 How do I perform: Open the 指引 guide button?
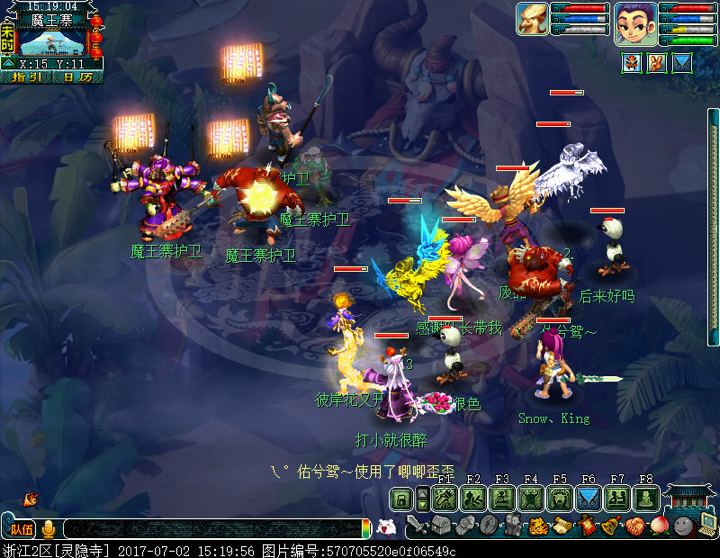pyautogui.click(x=26, y=77)
